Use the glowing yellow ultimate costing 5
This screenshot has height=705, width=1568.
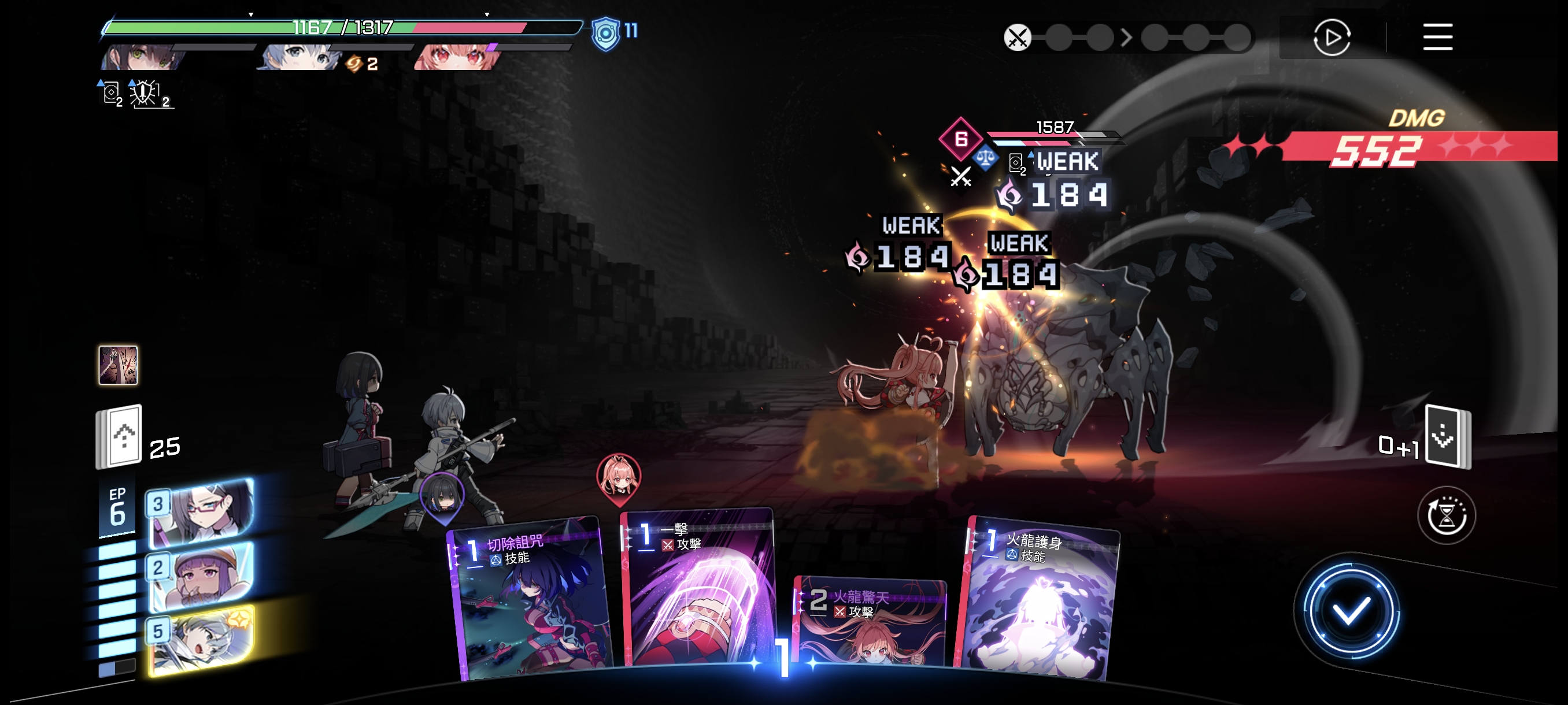point(201,639)
